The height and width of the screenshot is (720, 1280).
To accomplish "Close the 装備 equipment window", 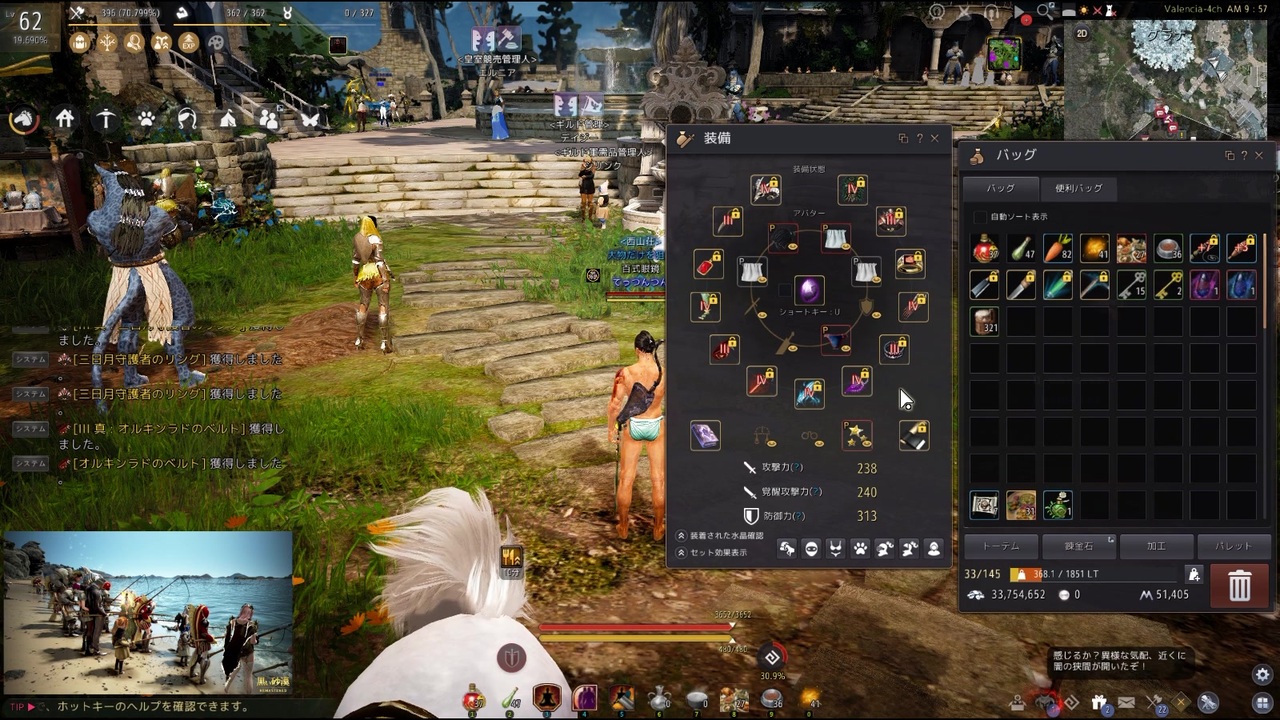I will pos(935,139).
